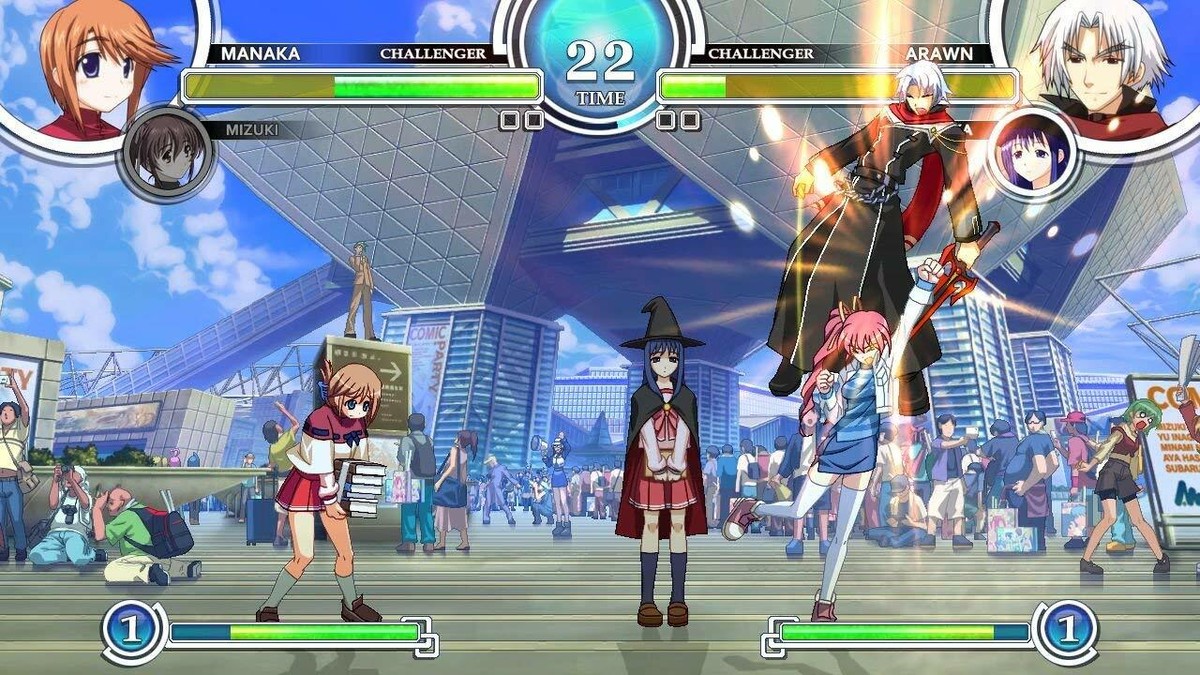Select the Mizuki assist portrait
The image size is (1200, 675).
point(165,153)
